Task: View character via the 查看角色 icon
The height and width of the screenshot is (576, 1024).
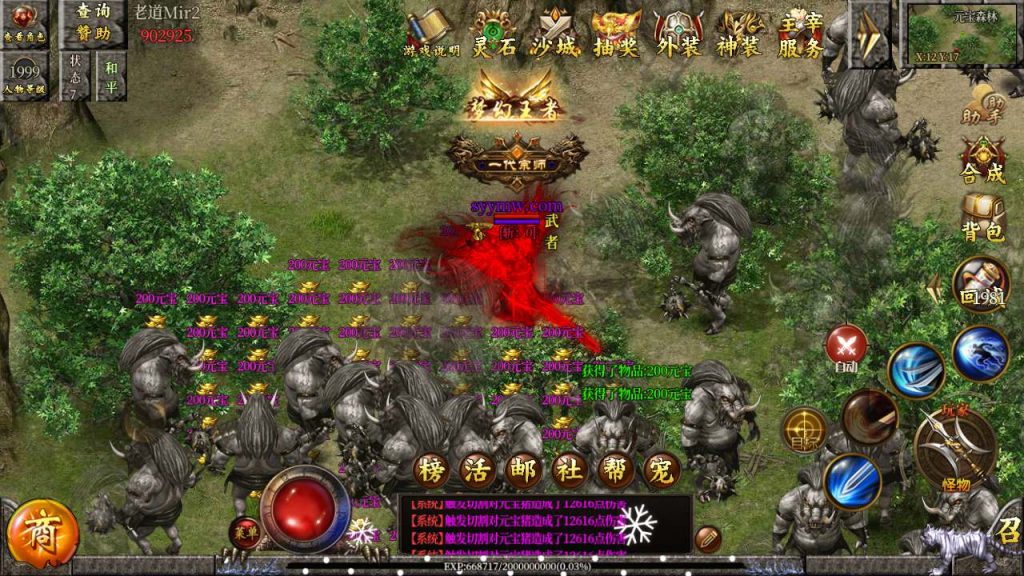Action: [x=26, y=23]
